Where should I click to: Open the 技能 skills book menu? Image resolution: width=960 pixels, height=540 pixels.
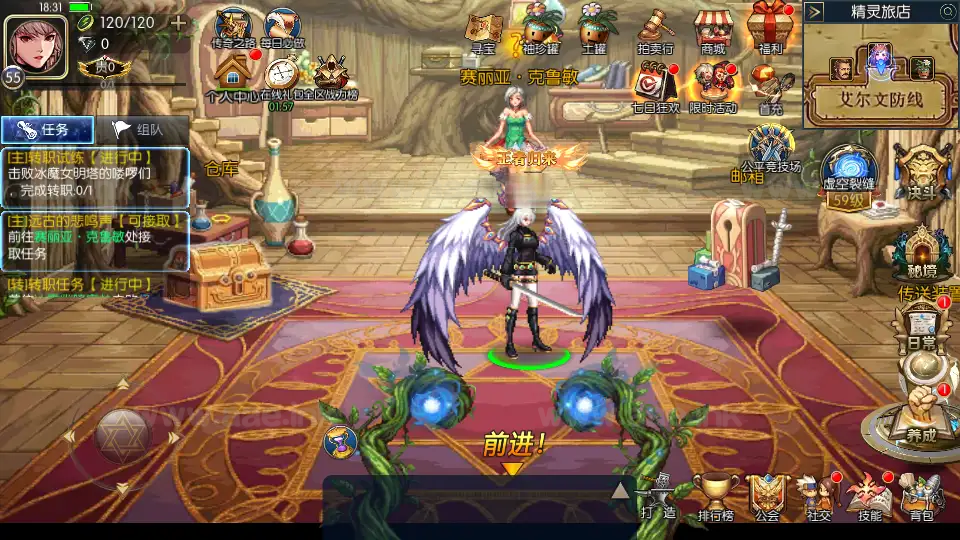click(869, 496)
